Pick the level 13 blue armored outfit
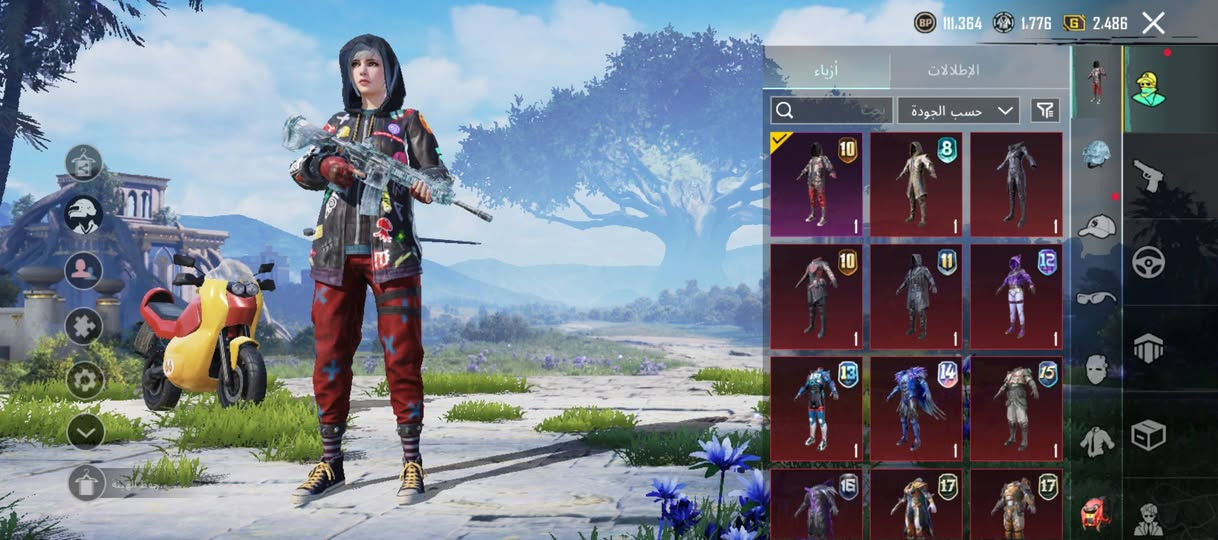 pos(816,408)
